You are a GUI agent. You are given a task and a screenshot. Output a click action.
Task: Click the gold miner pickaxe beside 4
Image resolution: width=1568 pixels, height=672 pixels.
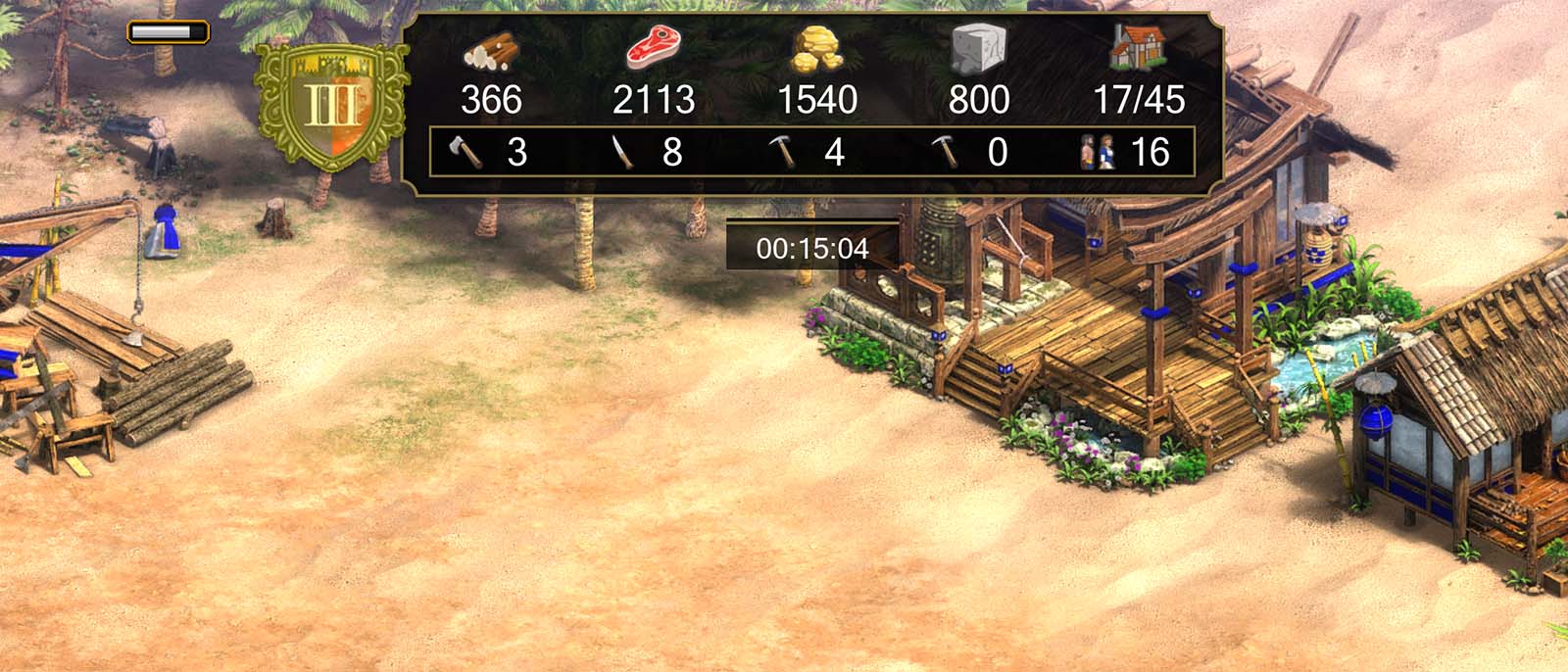[784, 152]
